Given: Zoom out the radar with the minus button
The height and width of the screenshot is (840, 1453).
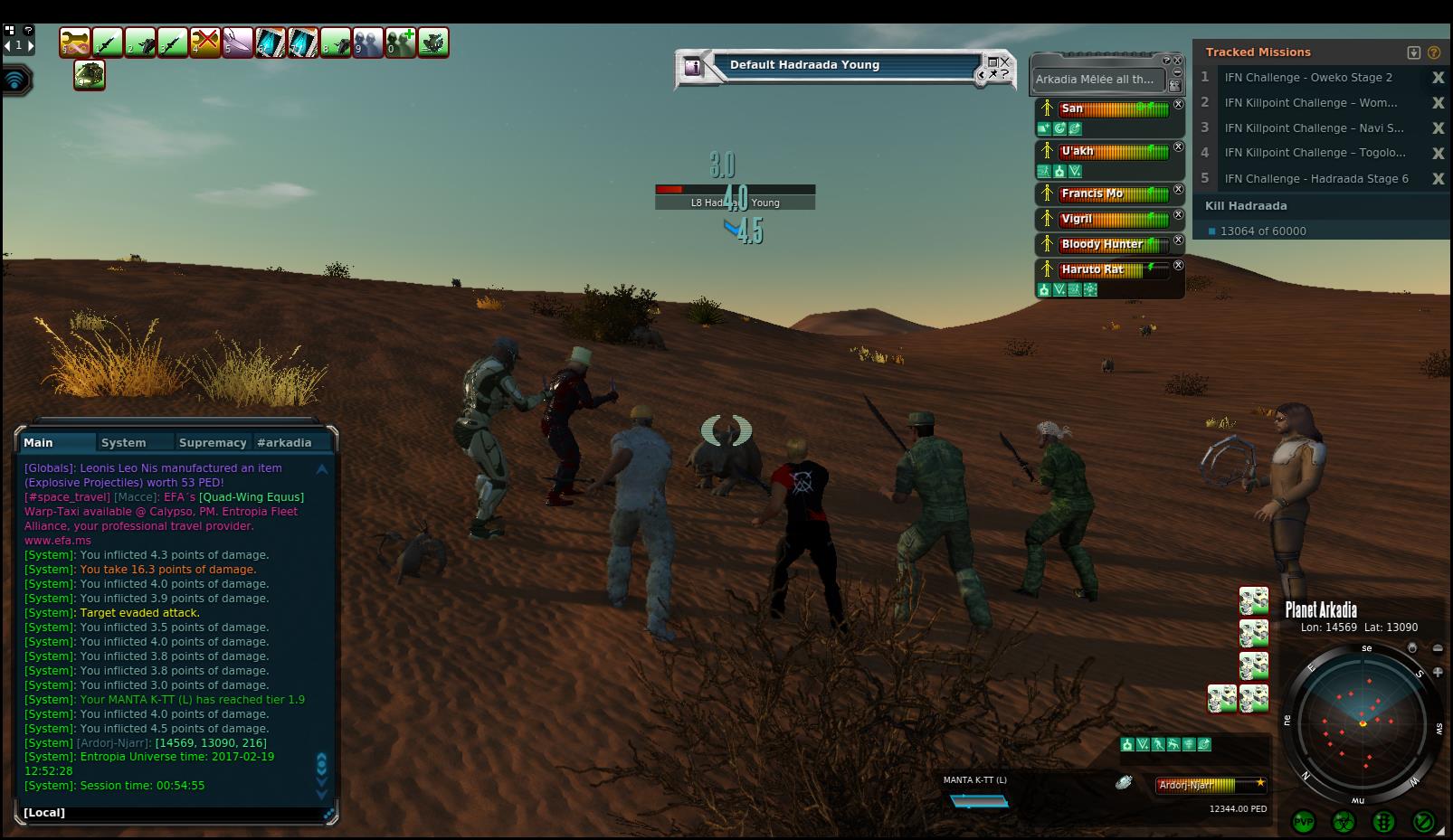Looking at the screenshot, I should pos(1438,648).
